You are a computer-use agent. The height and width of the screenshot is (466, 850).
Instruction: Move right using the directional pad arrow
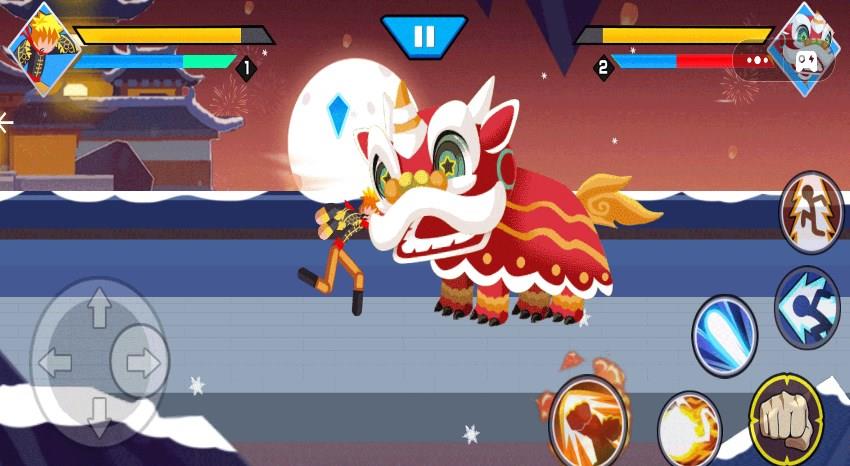141,362
